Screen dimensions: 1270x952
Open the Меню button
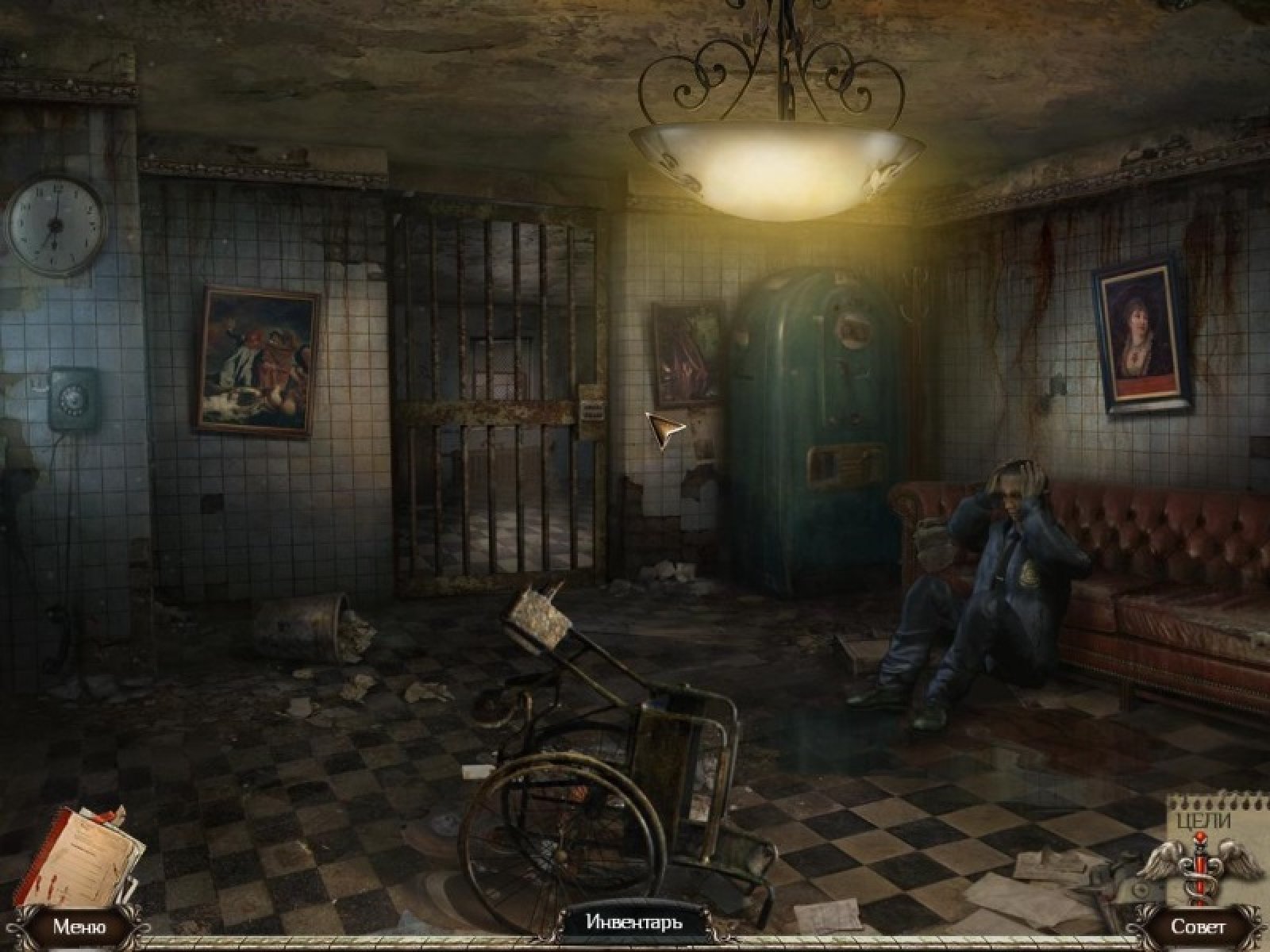[x=79, y=926]
